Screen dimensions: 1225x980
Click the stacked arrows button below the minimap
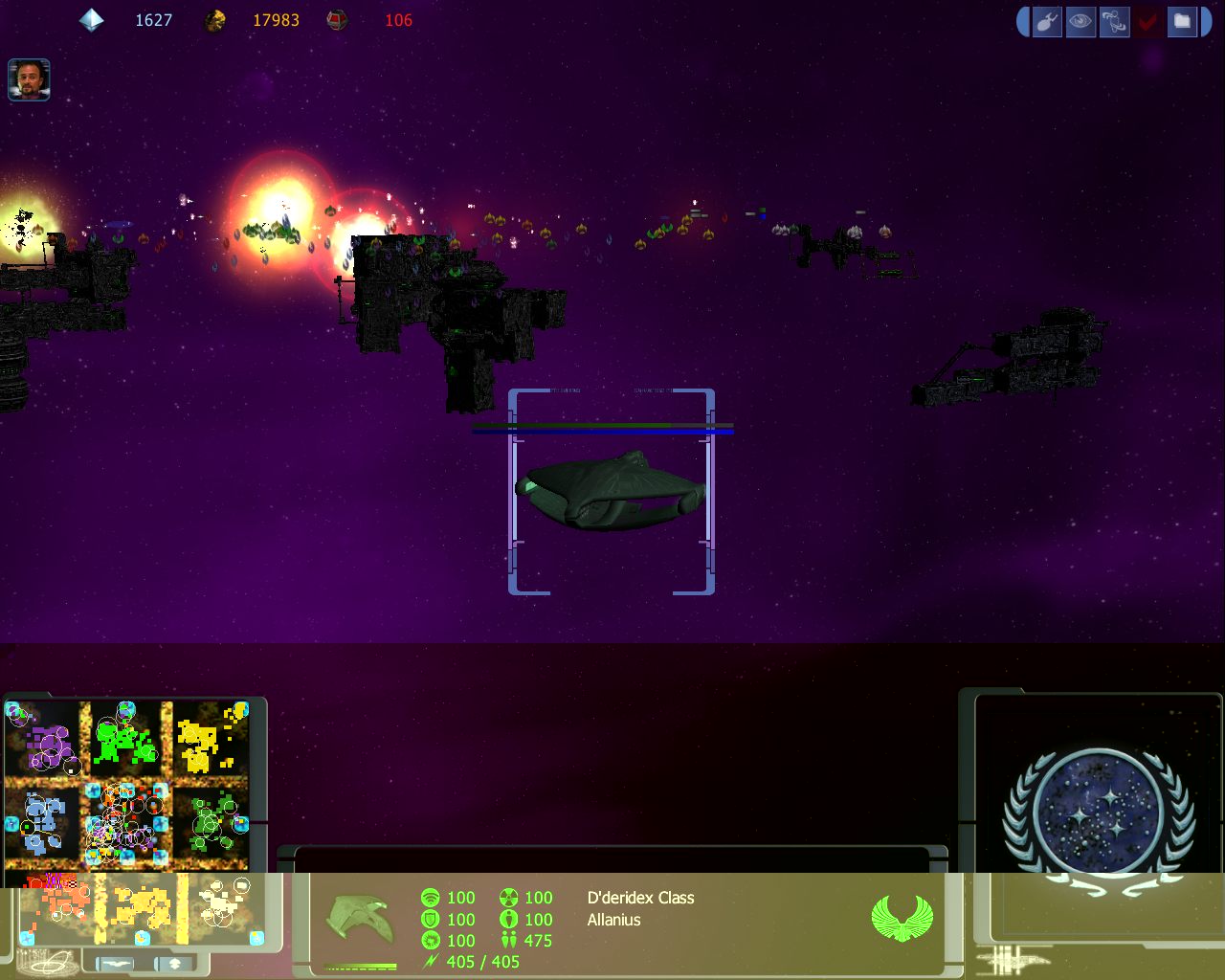[x=174, y=963]
